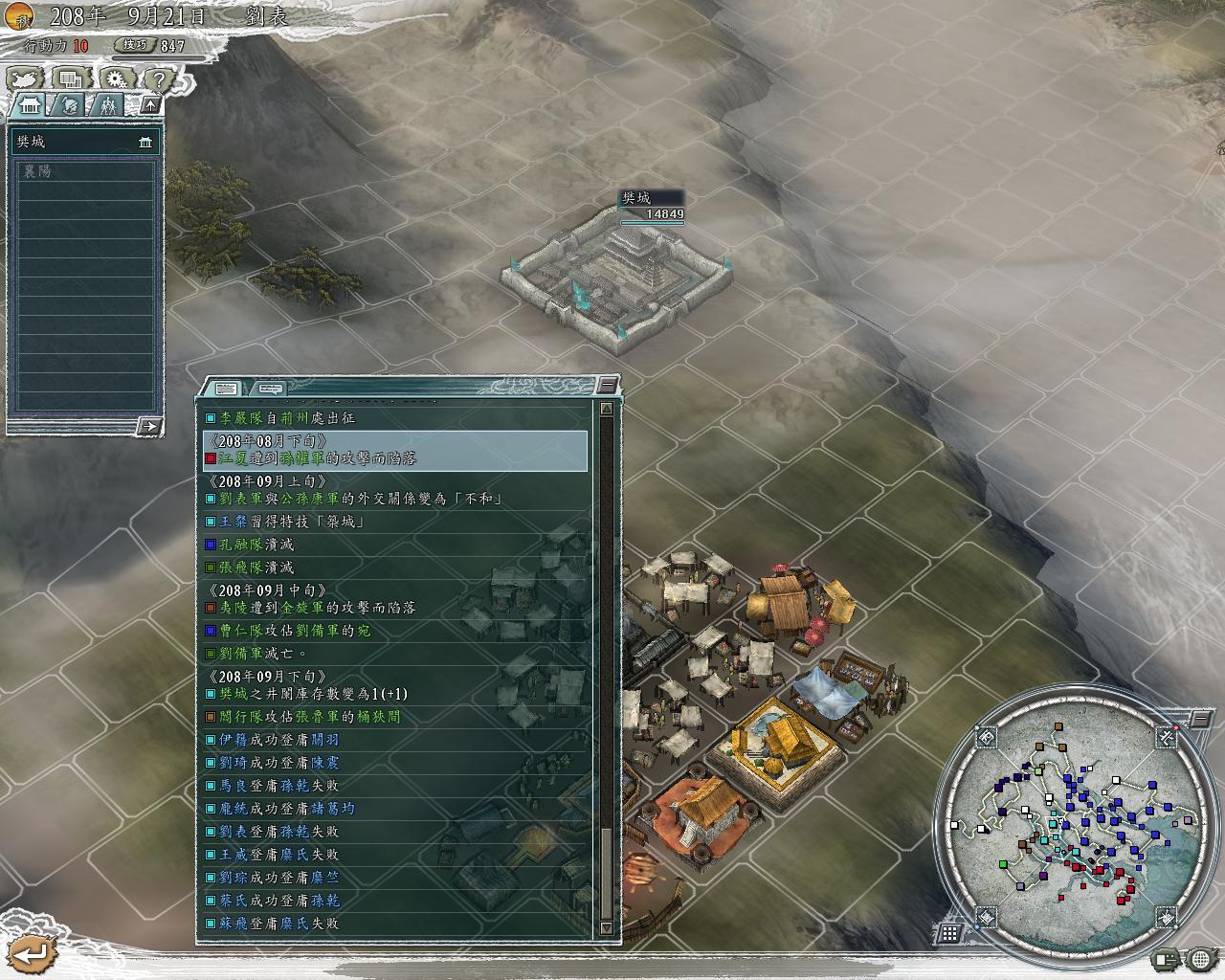Switch to the horse head units tab
Viewport: 1225px width, 980px height.
coord(69,105)
